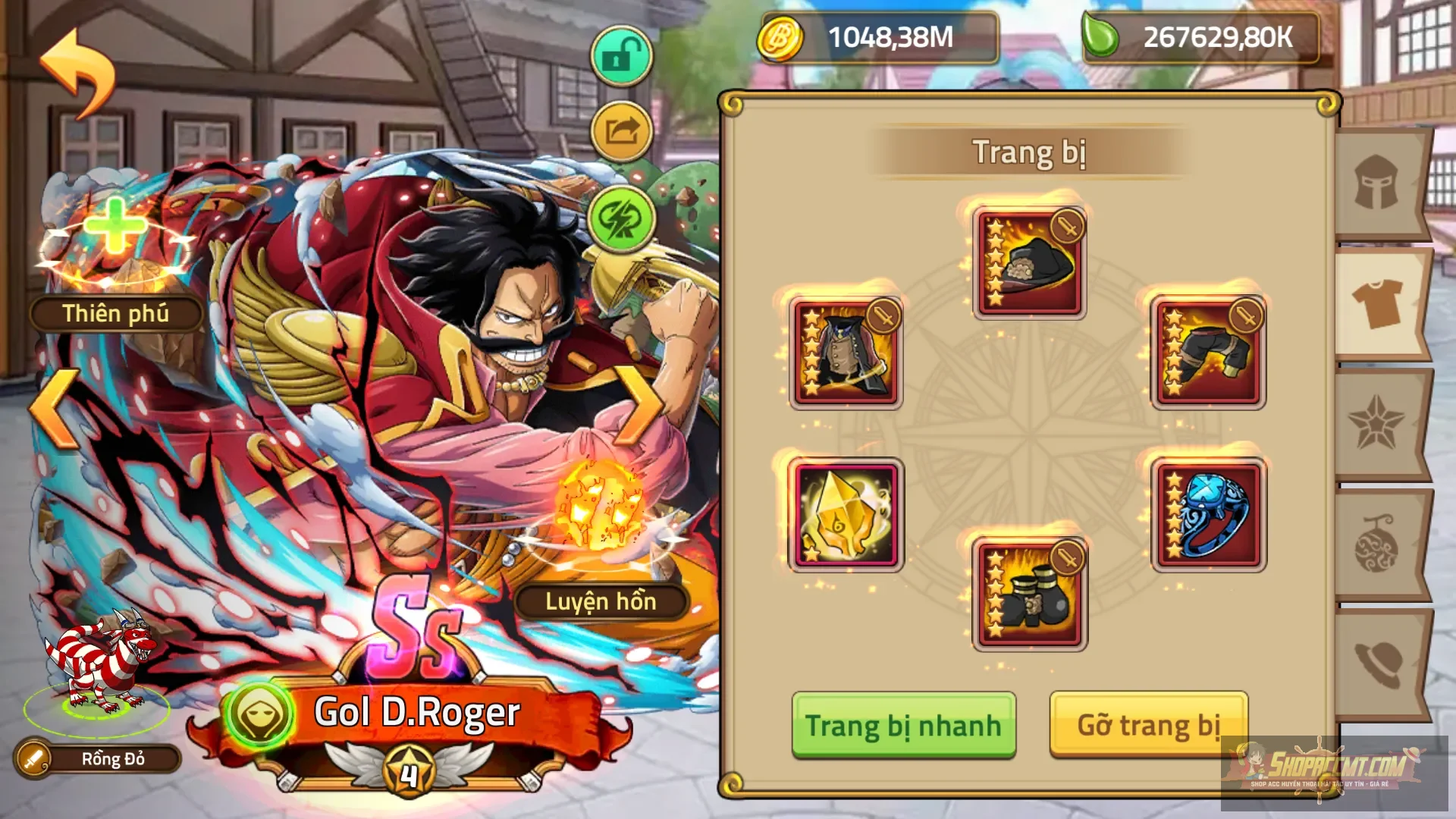Open the Thiên phú panel
This screenshot has width=1456, height=819.
pyautogui.click(x=116, y=312)
